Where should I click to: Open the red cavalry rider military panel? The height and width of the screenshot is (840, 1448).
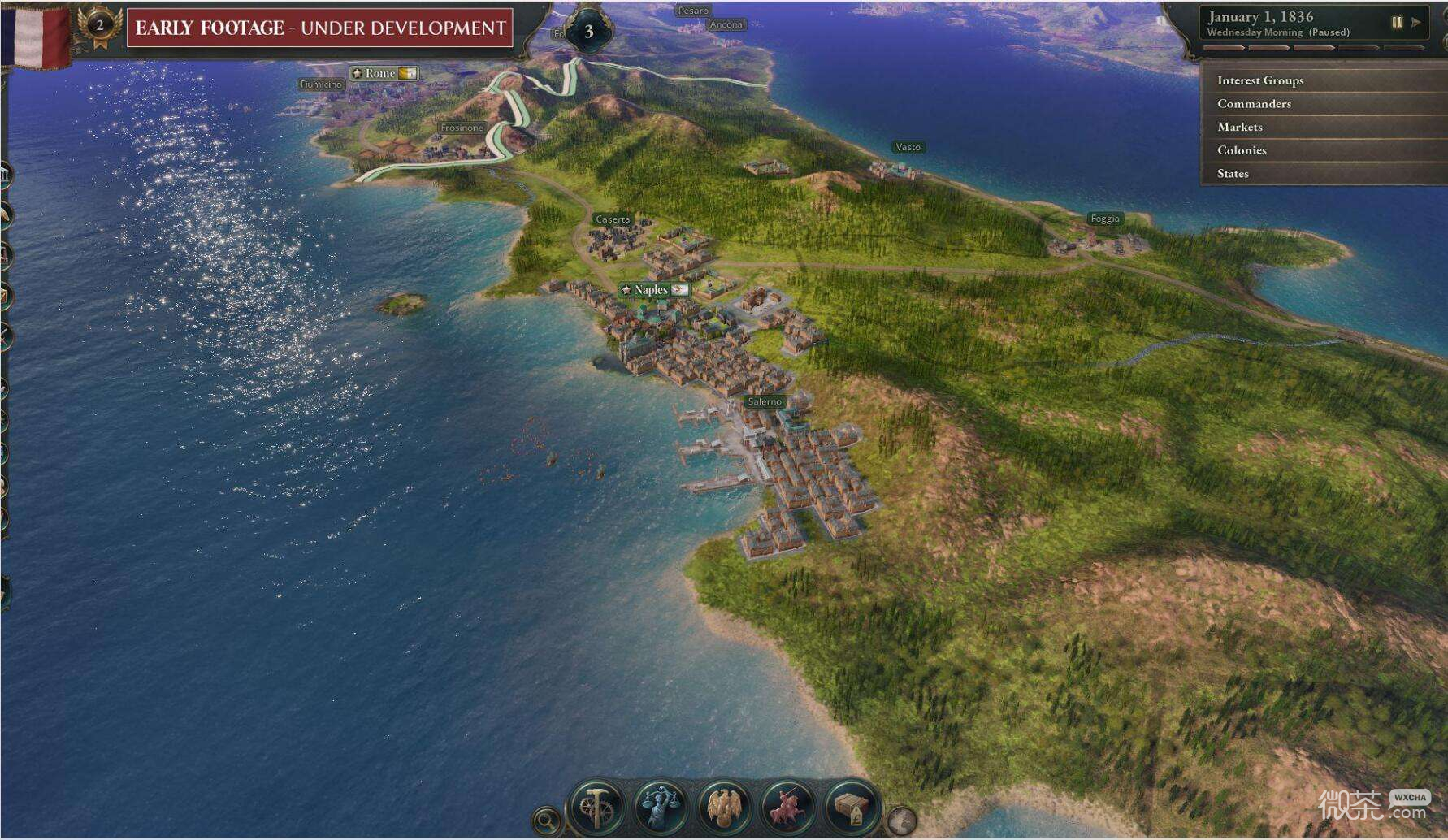click(787, 806)
